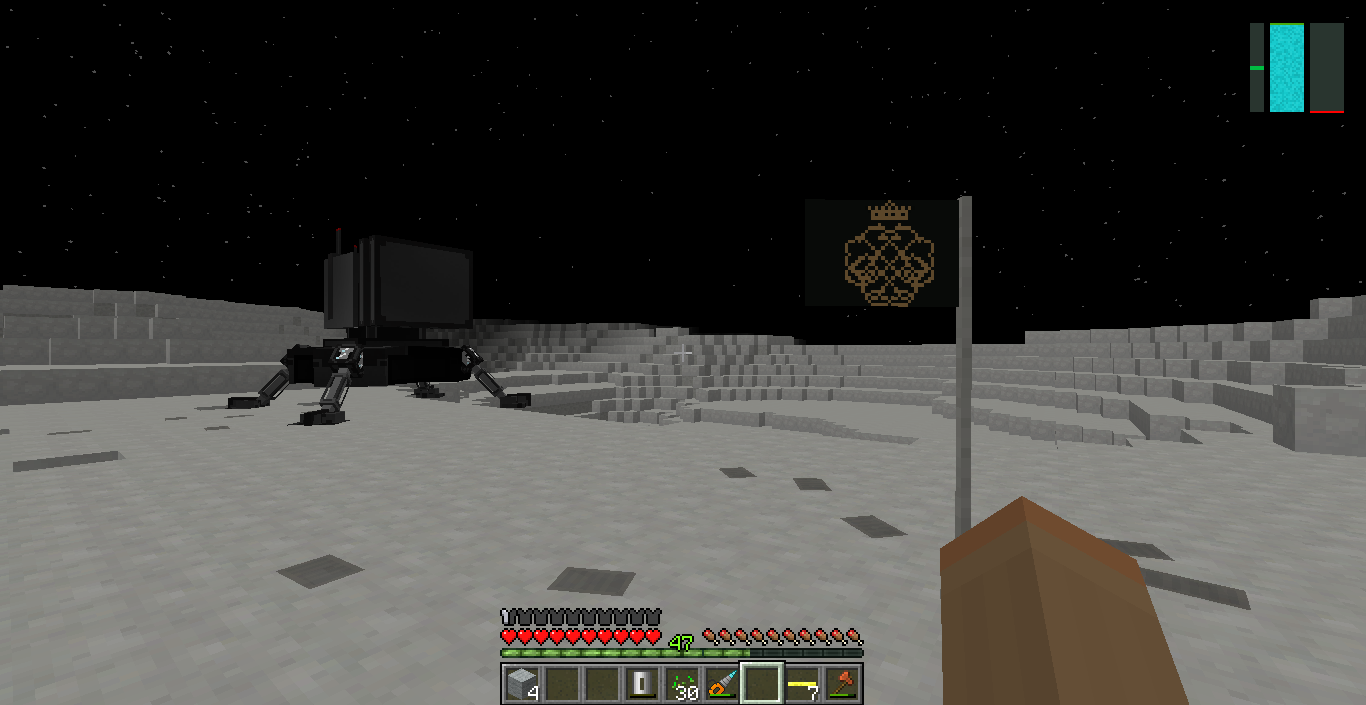This screenshot has width=1366, height=705.
Task: Equip the orange drill tool
Action: tap(722, 684)
